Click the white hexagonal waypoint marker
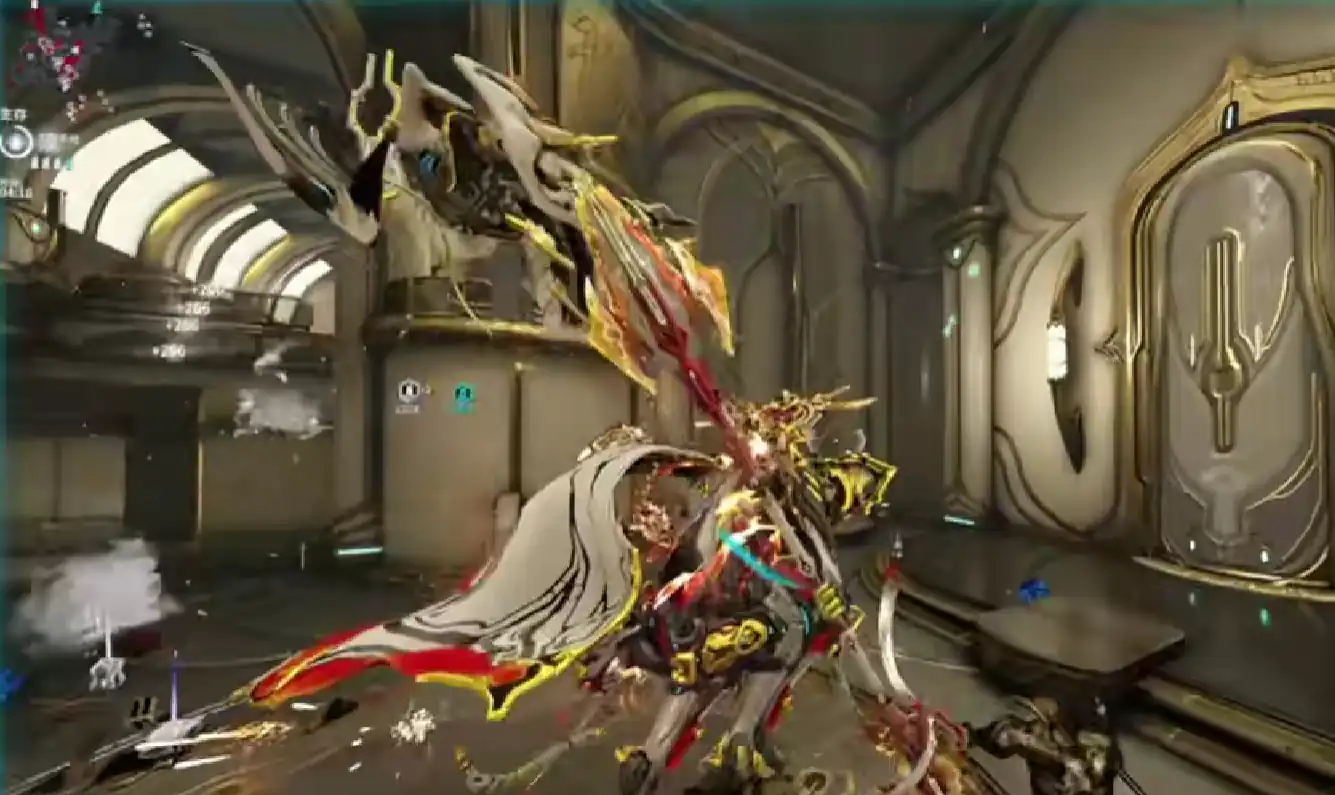The width and height of the screenshot is (1335, 795). click(408, 391)
